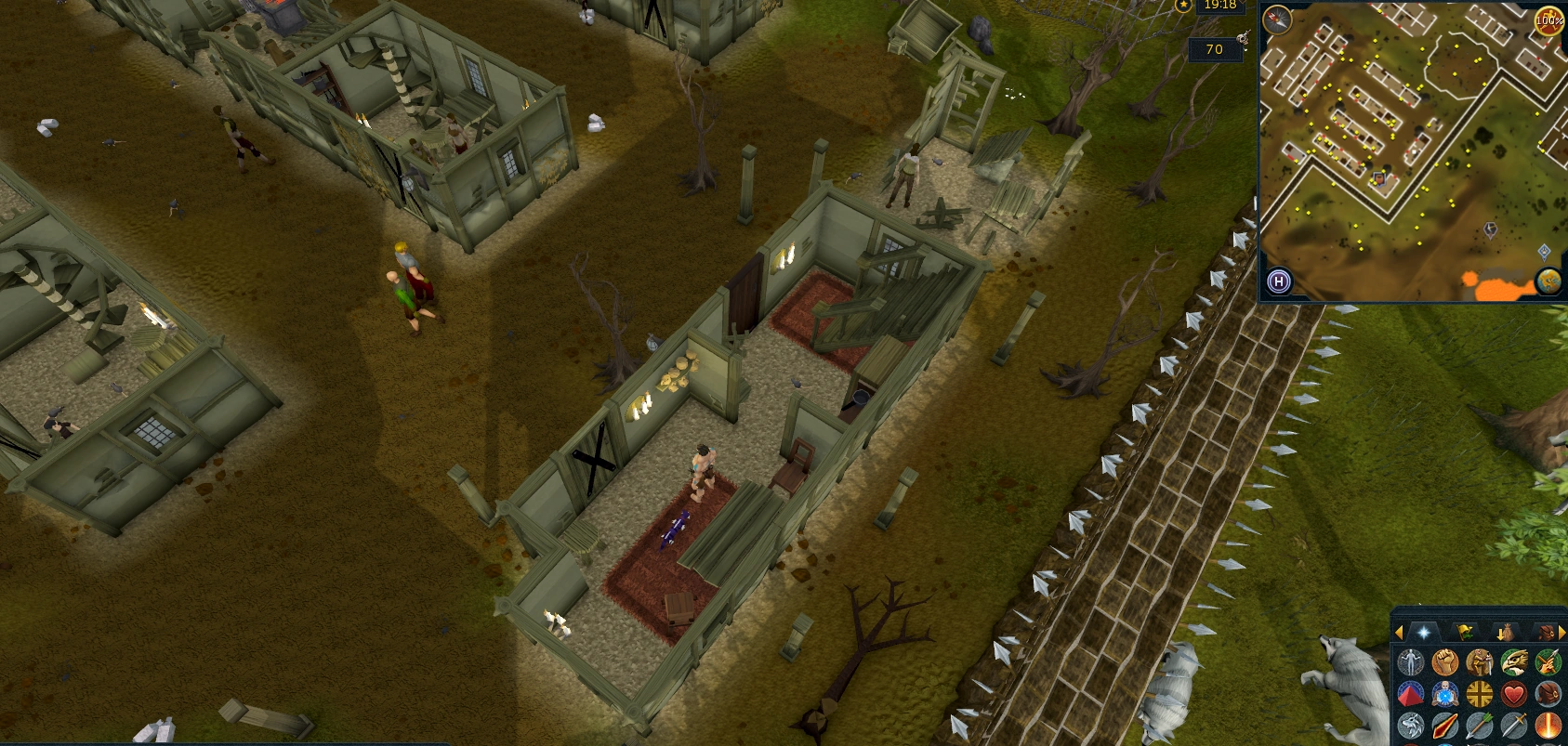Open the backpack tab
Screen dimensions: 1568x746
point(1545,632)
